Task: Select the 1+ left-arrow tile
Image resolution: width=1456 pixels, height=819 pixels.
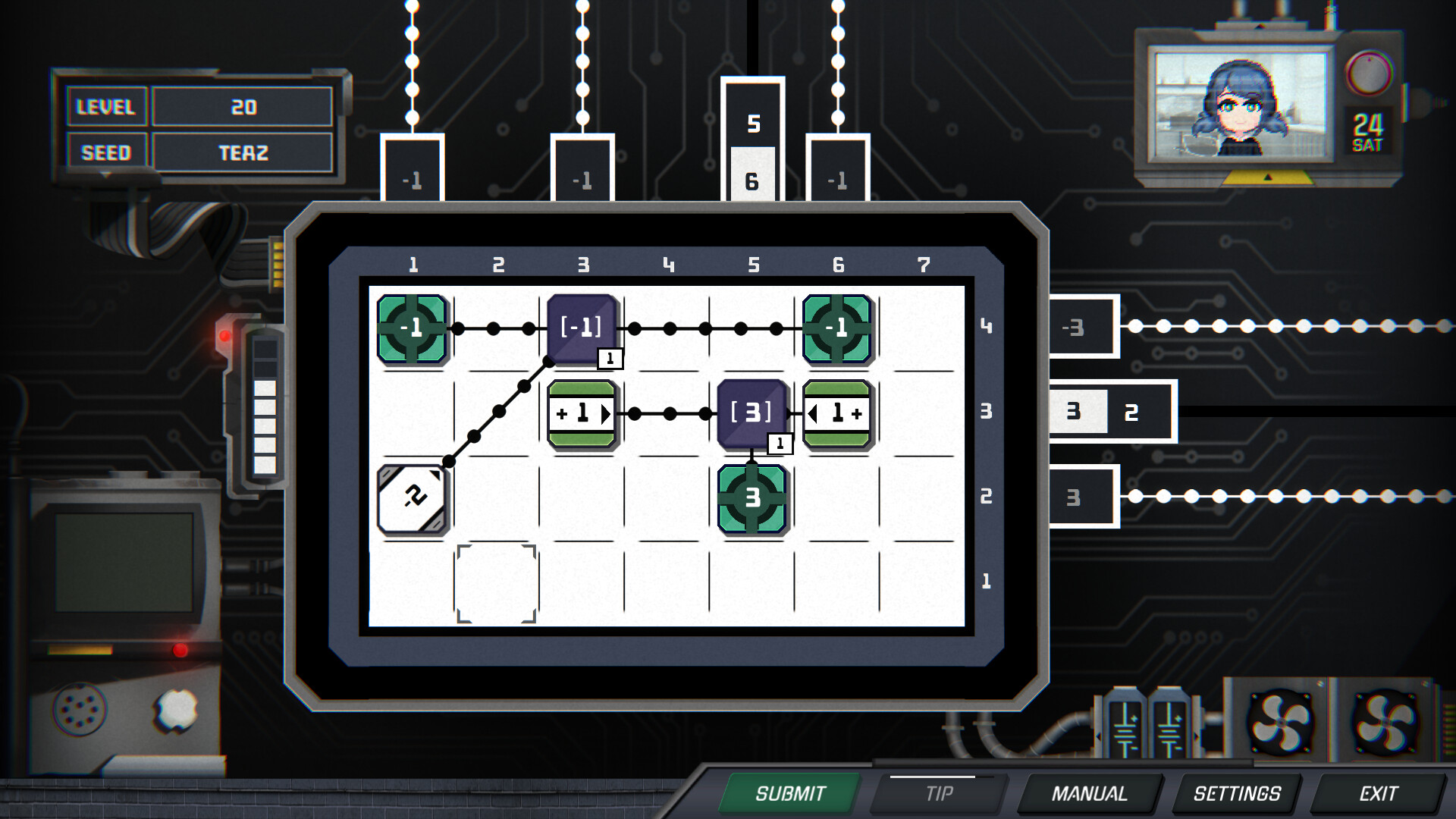Action: point(838,414)
